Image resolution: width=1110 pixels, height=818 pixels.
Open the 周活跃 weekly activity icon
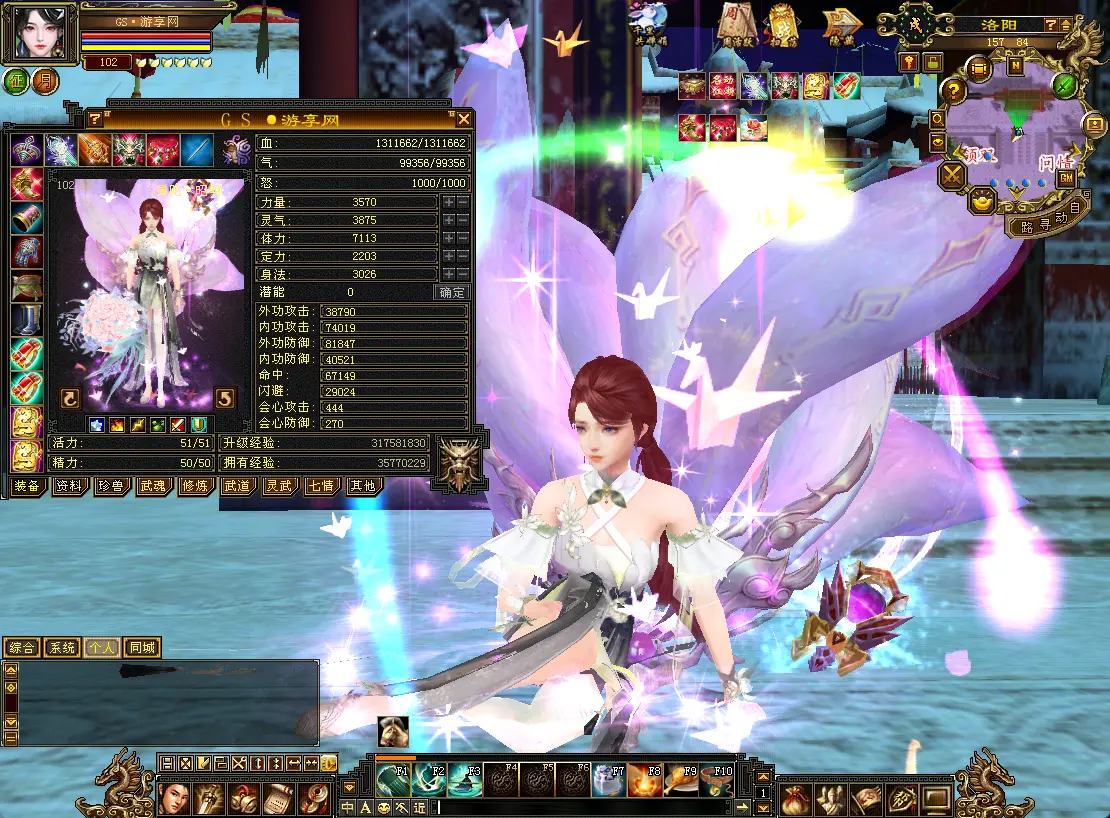pos(735,22)
